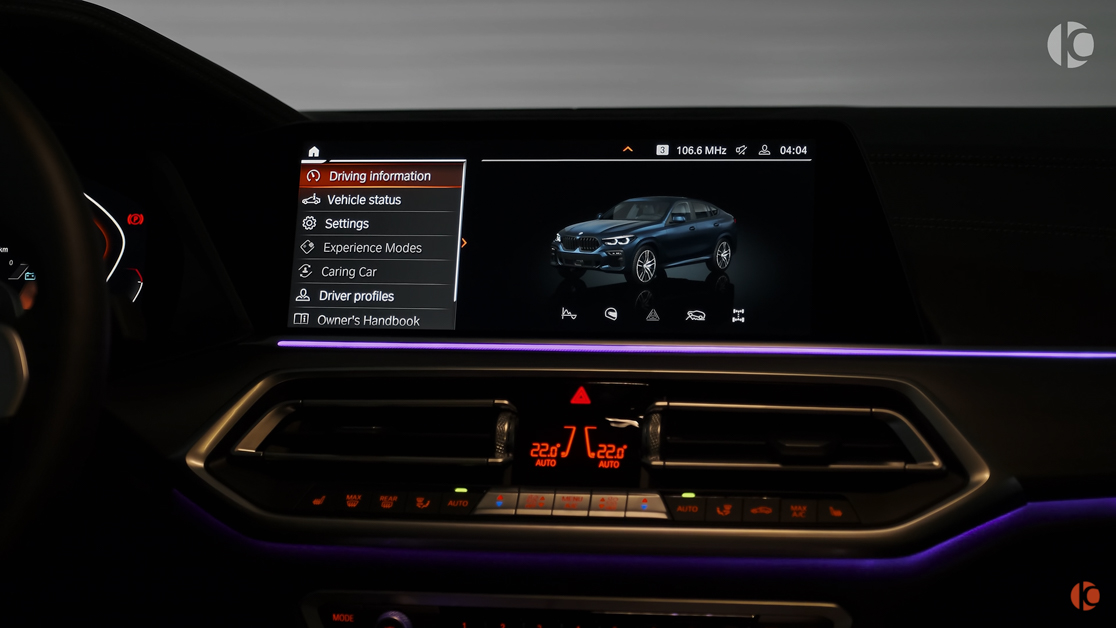Expand the orange up chevron in status bar
Screen dimensions: 1116x628
(628, 150)
